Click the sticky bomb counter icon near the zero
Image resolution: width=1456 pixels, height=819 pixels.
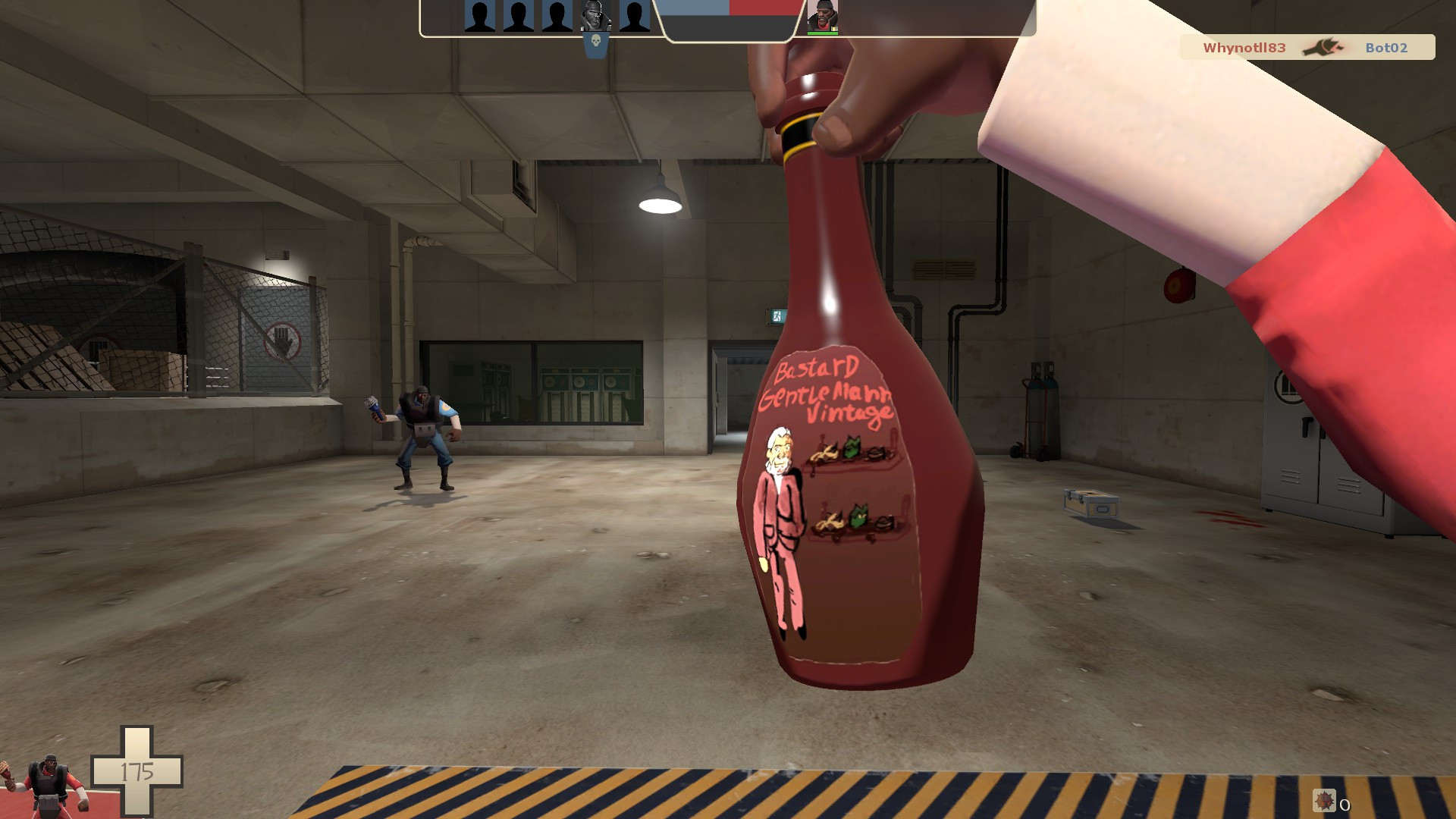point(1324,800)
